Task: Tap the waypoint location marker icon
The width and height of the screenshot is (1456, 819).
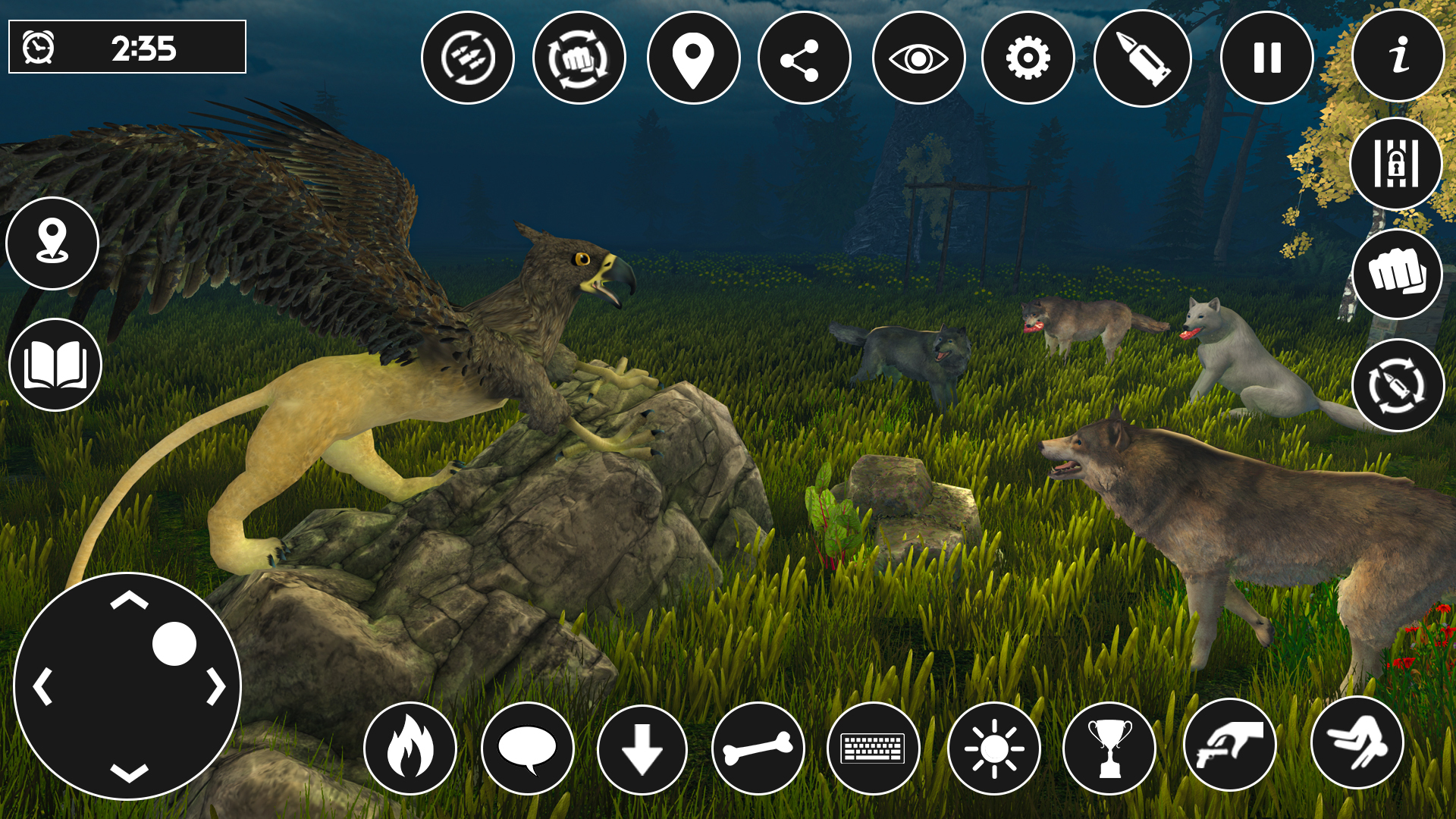Action: pyautogui.click(x=53, y=244)
